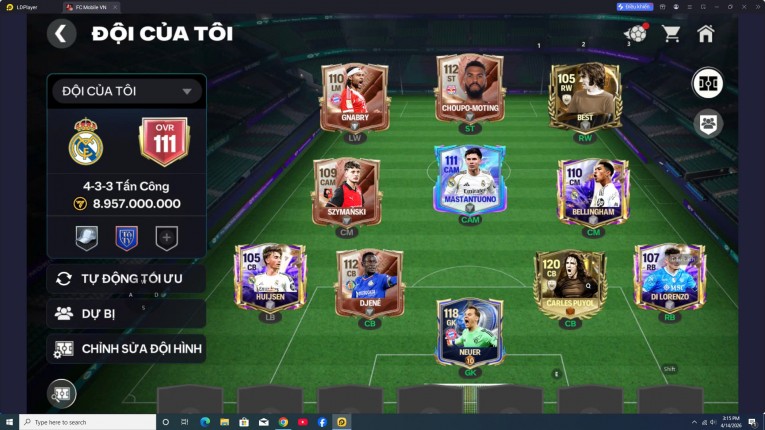Viewport: 765px width, 430px height.
Task: Select the Bellingham CM card
Action: [593, 191]
